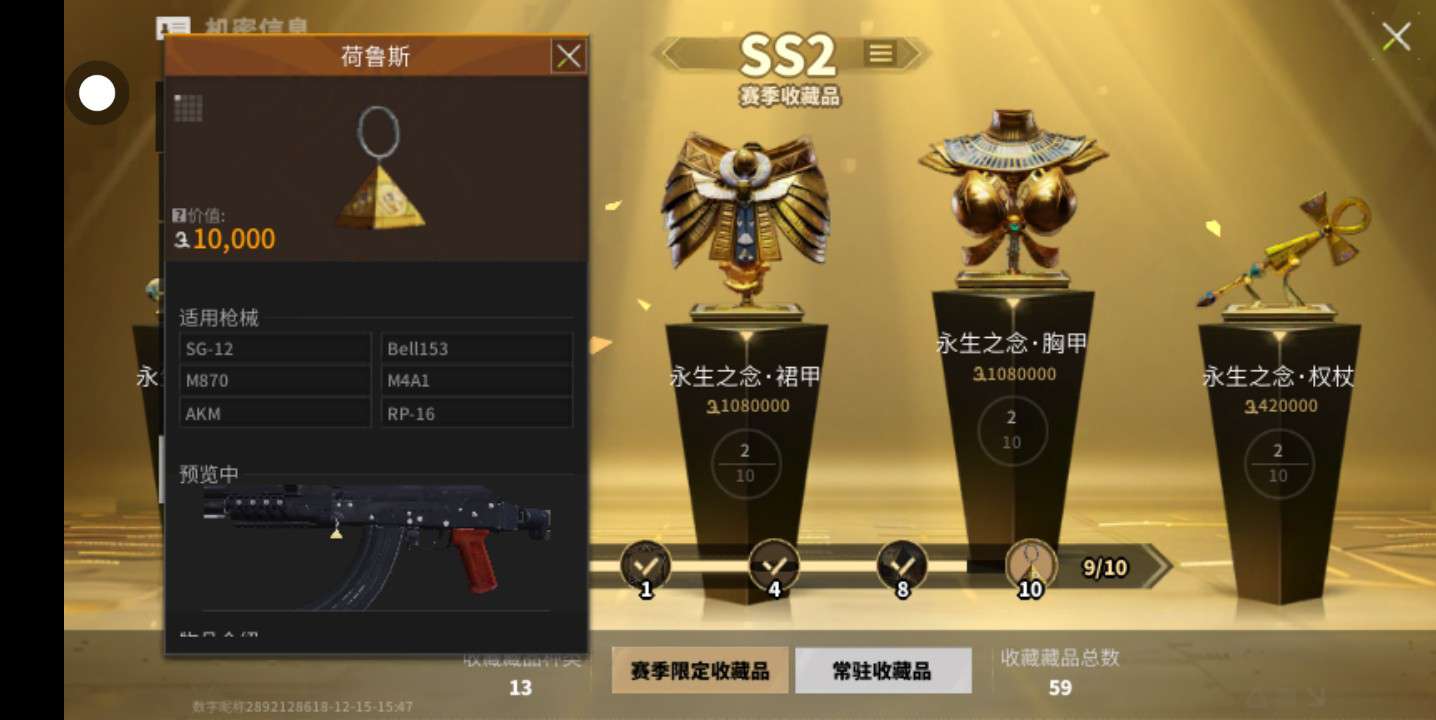Select the M870 weapon entry
The image size is (1436, 720).
tap(275, 381)
